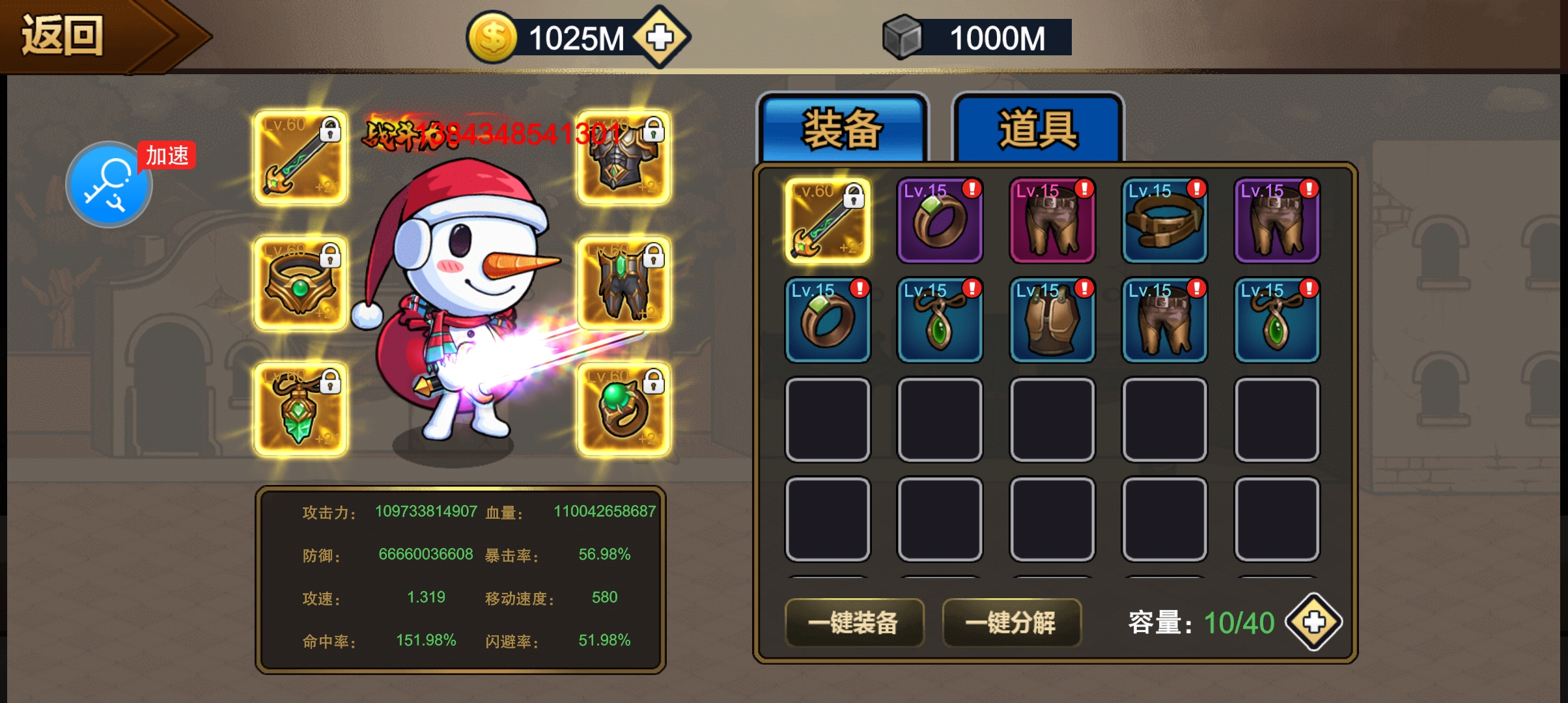Viewport: 1568px width, 703px height.
Task: Choose the equipped gold belt slot
Action: pyautogui.click(x=301, y=284)
